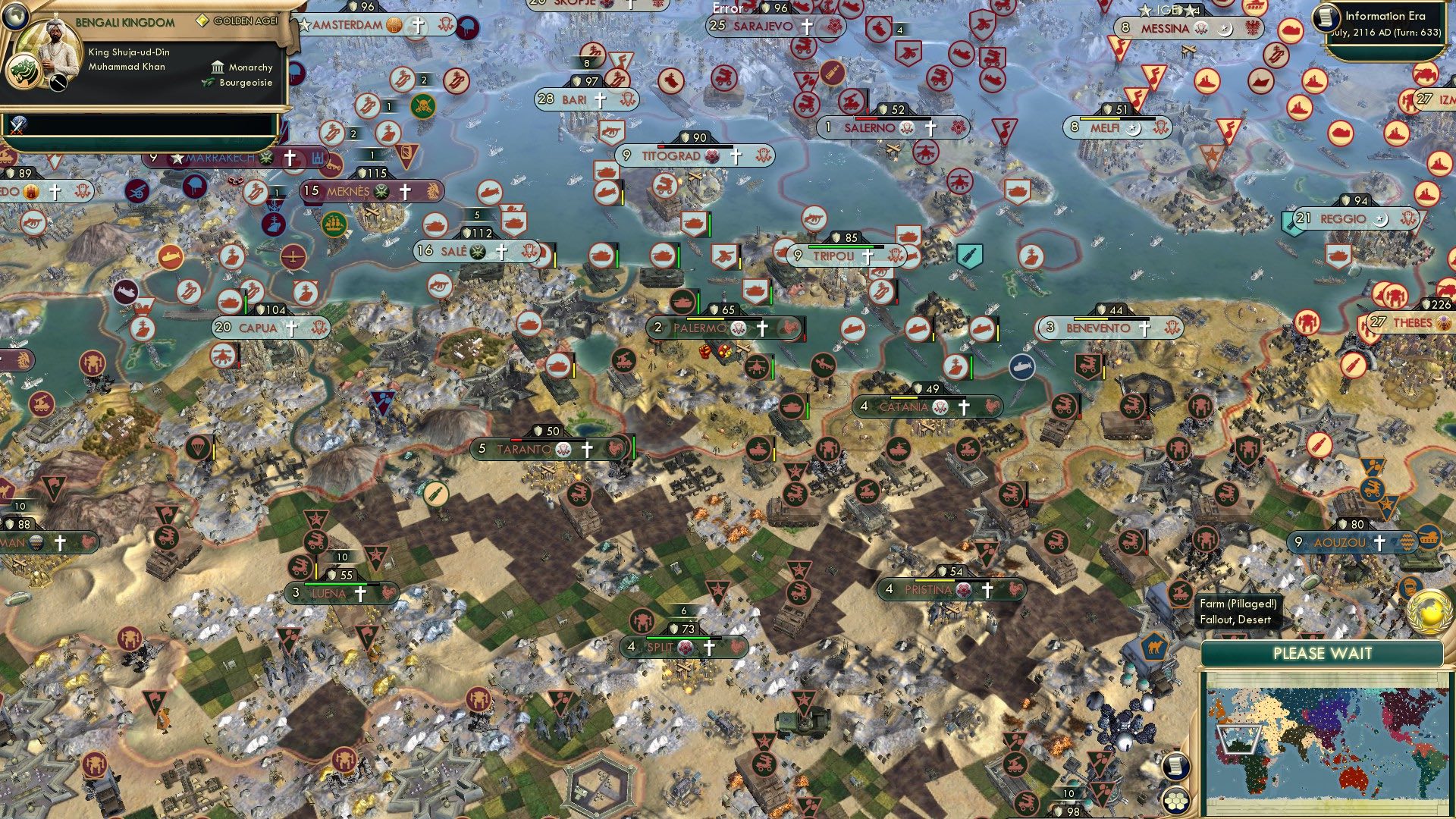This screenshot has width=1456, height=819.
Task: Click the PLEASE WAIT banner
Action: click(x=1324, y=653)
